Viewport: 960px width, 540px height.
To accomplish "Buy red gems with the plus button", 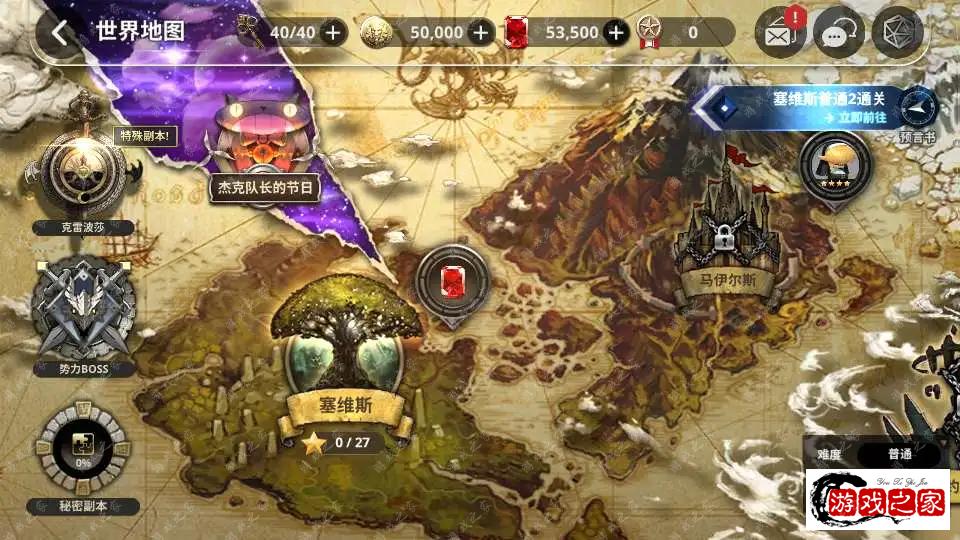I will [616, 32].
